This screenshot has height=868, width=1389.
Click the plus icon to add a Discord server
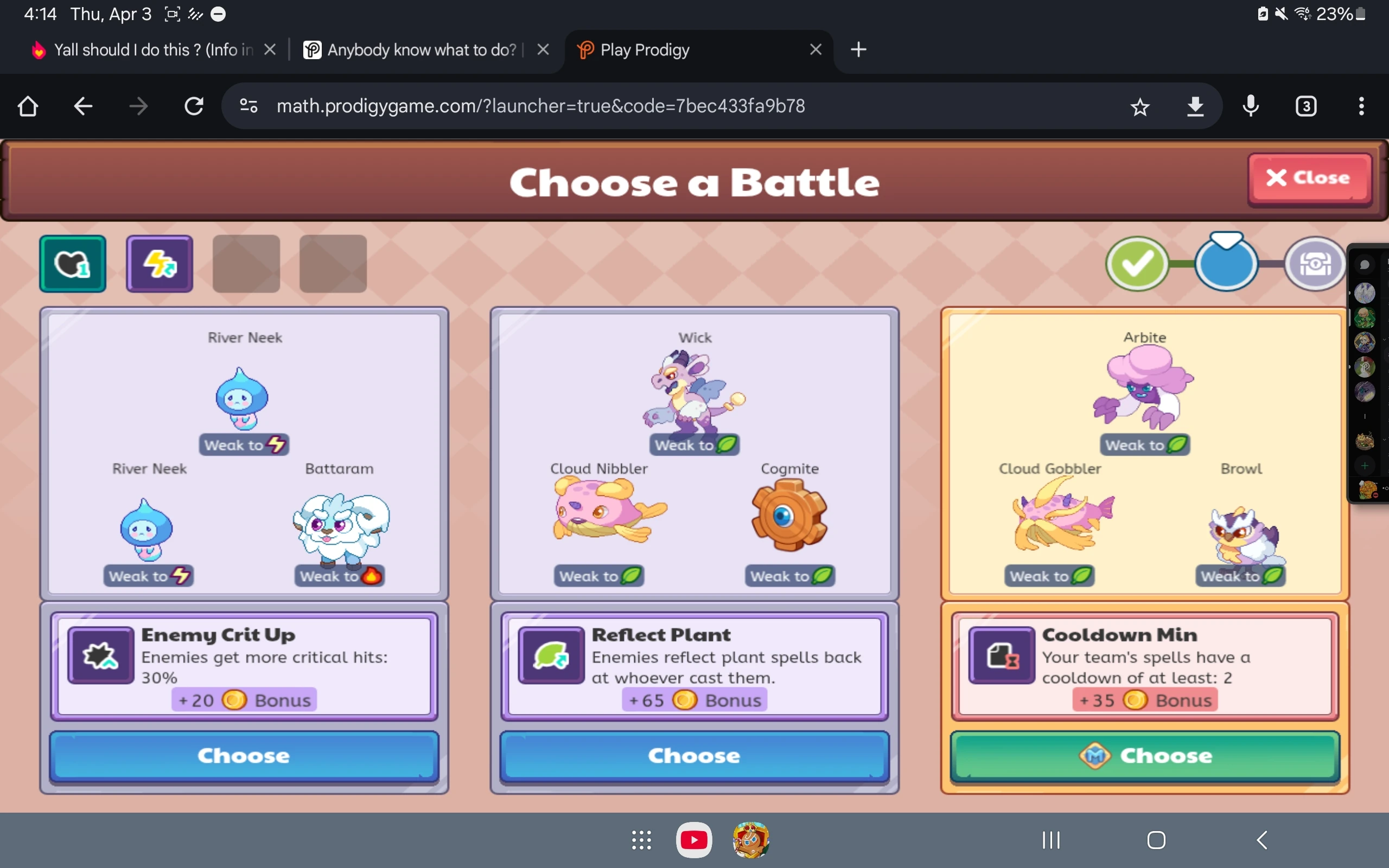click(1366, 465)
